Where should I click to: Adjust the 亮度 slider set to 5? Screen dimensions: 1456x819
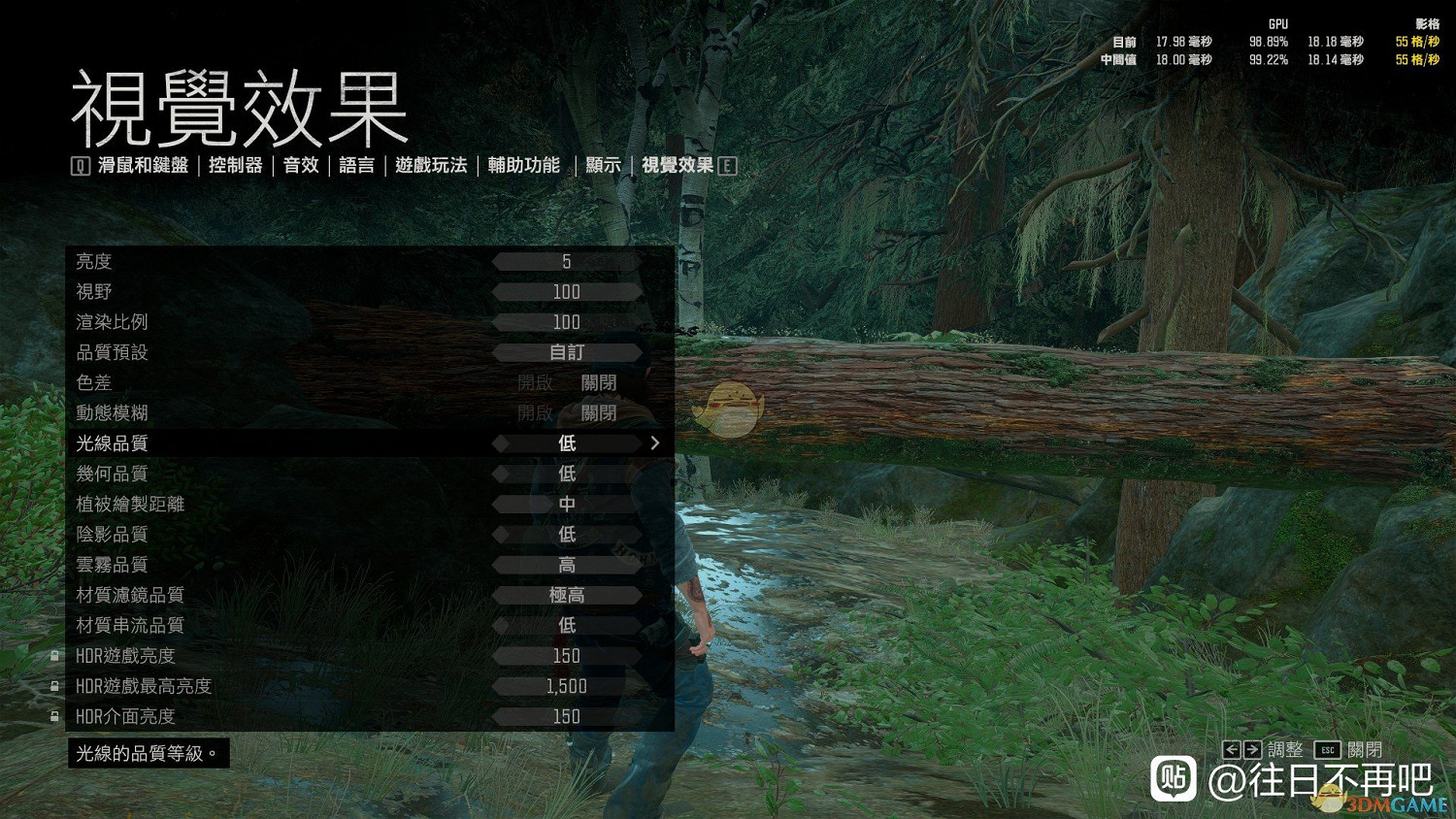567,260
